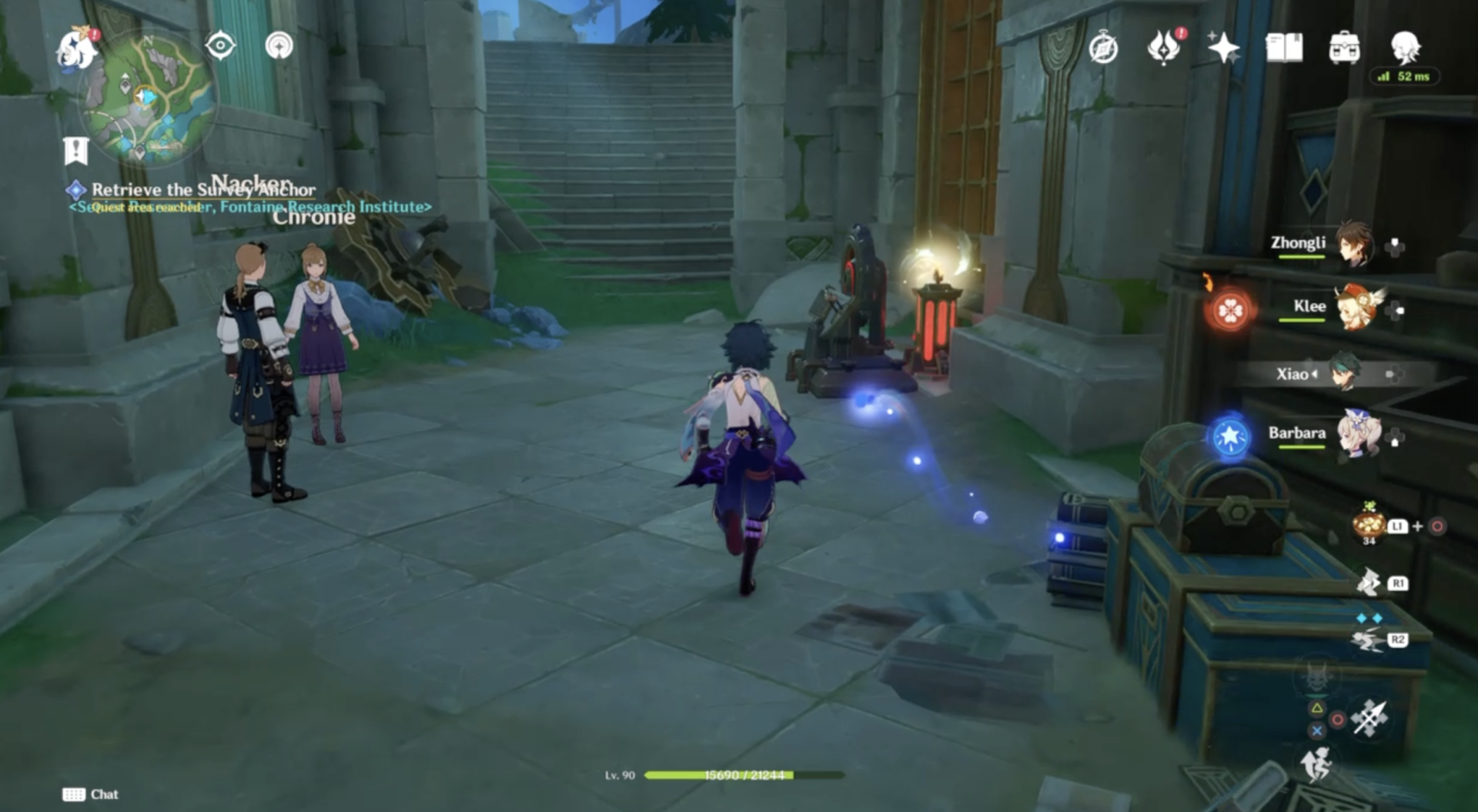Select Xiao's party slot
Viewport: 1478px width, 812px height.
tap(1344, 373)
